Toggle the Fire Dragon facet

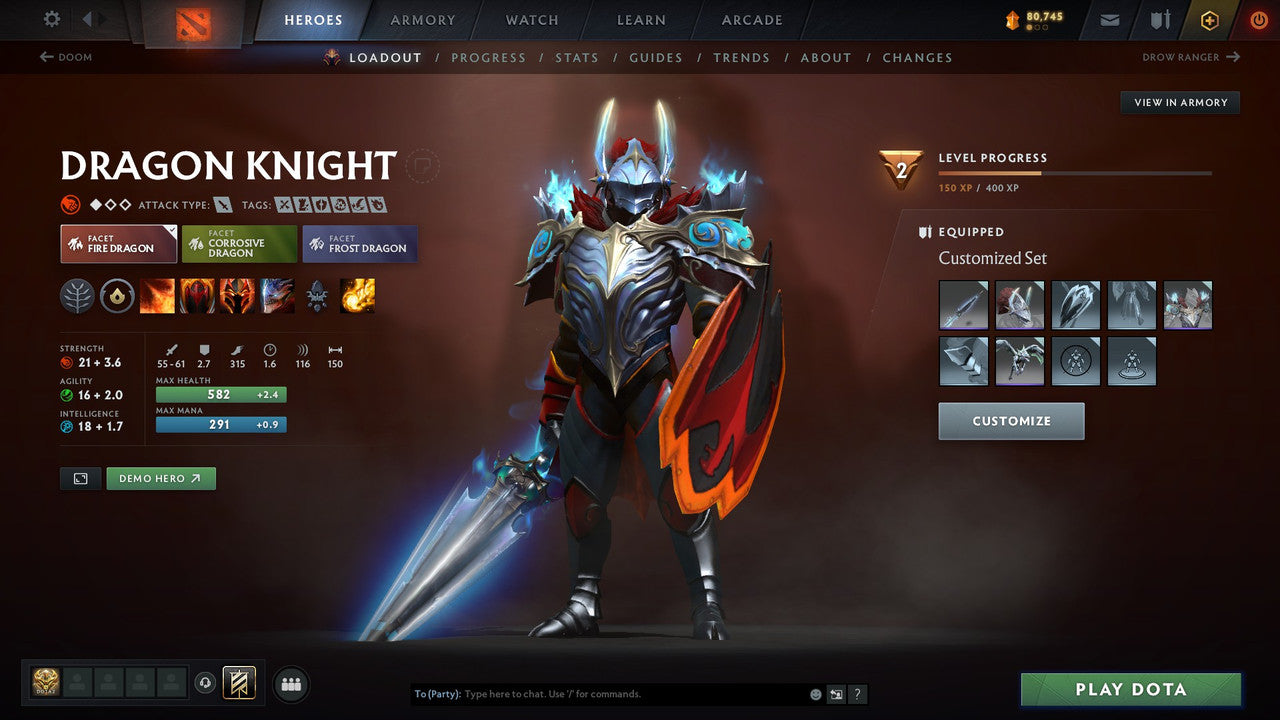click(118, 243)
